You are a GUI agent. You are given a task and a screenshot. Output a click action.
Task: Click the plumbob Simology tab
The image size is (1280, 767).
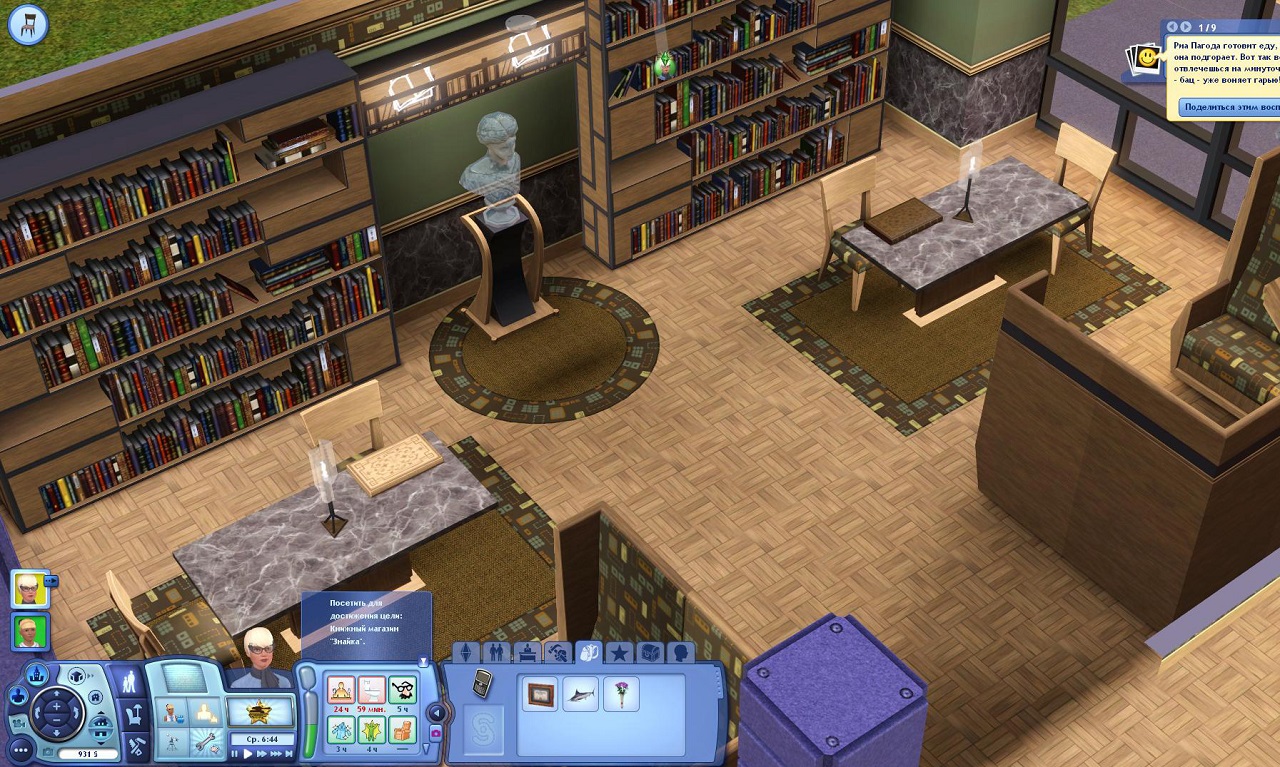[465, 654]
